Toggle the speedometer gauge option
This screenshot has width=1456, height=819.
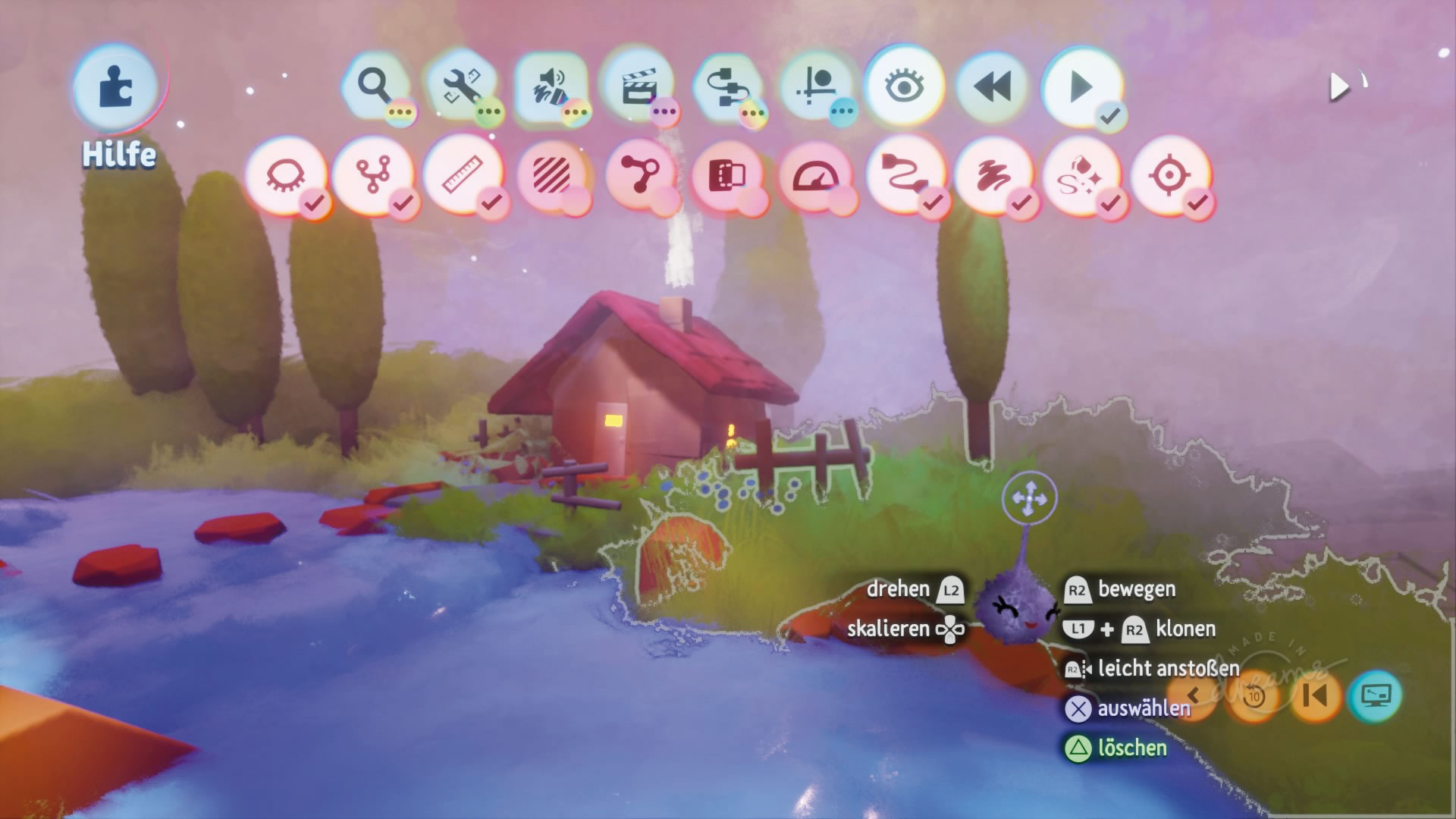tap(816, 177)
